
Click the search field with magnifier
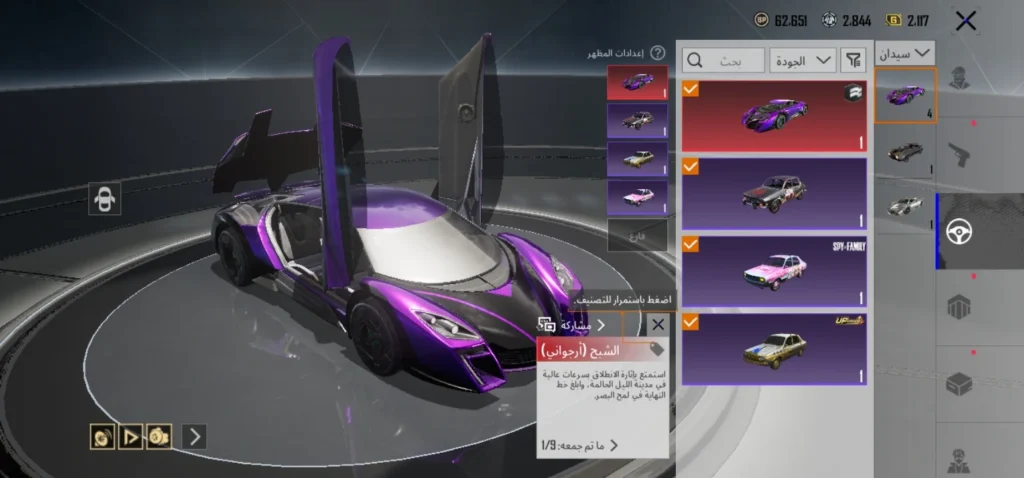pyautogui.click(x=724, y=60)
